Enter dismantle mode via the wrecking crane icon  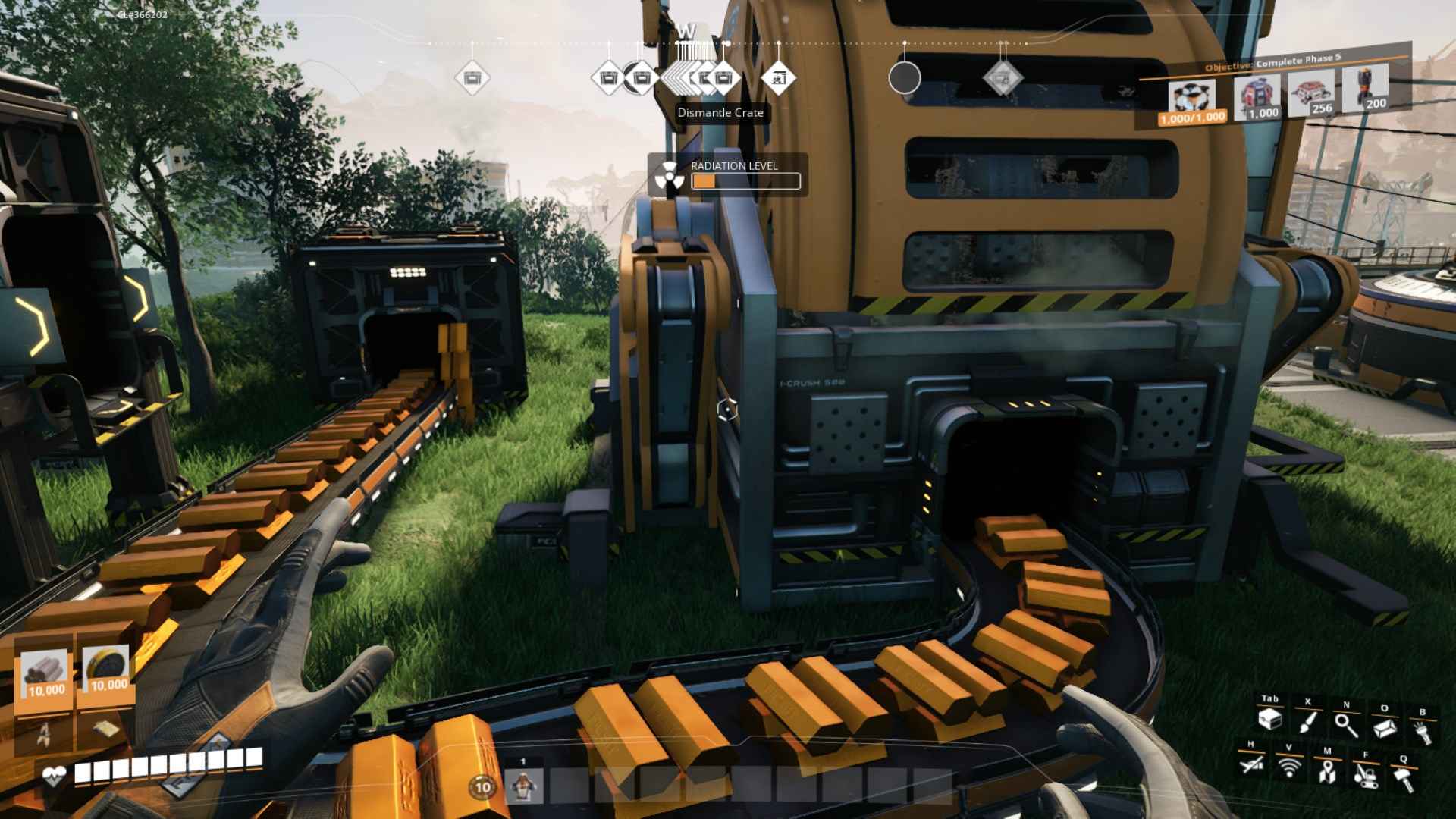click(x=1365, y=776)
